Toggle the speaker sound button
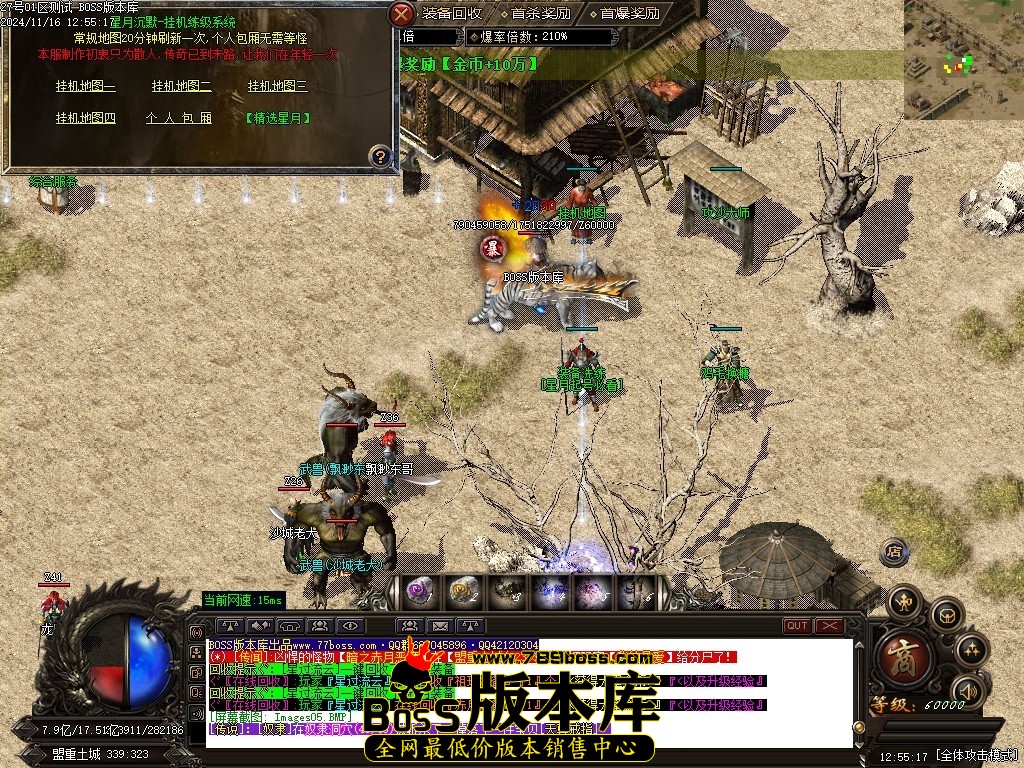 point(967,691)
